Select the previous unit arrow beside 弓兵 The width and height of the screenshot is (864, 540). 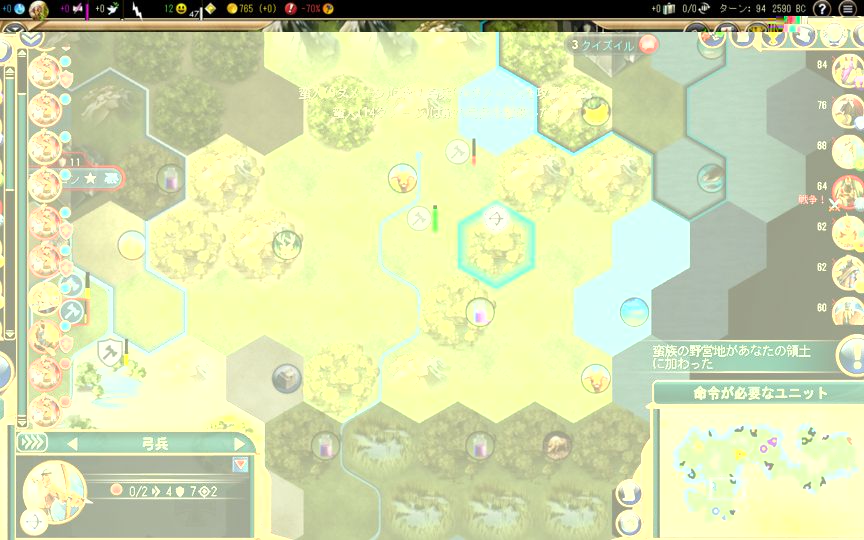tap(71, 443)
